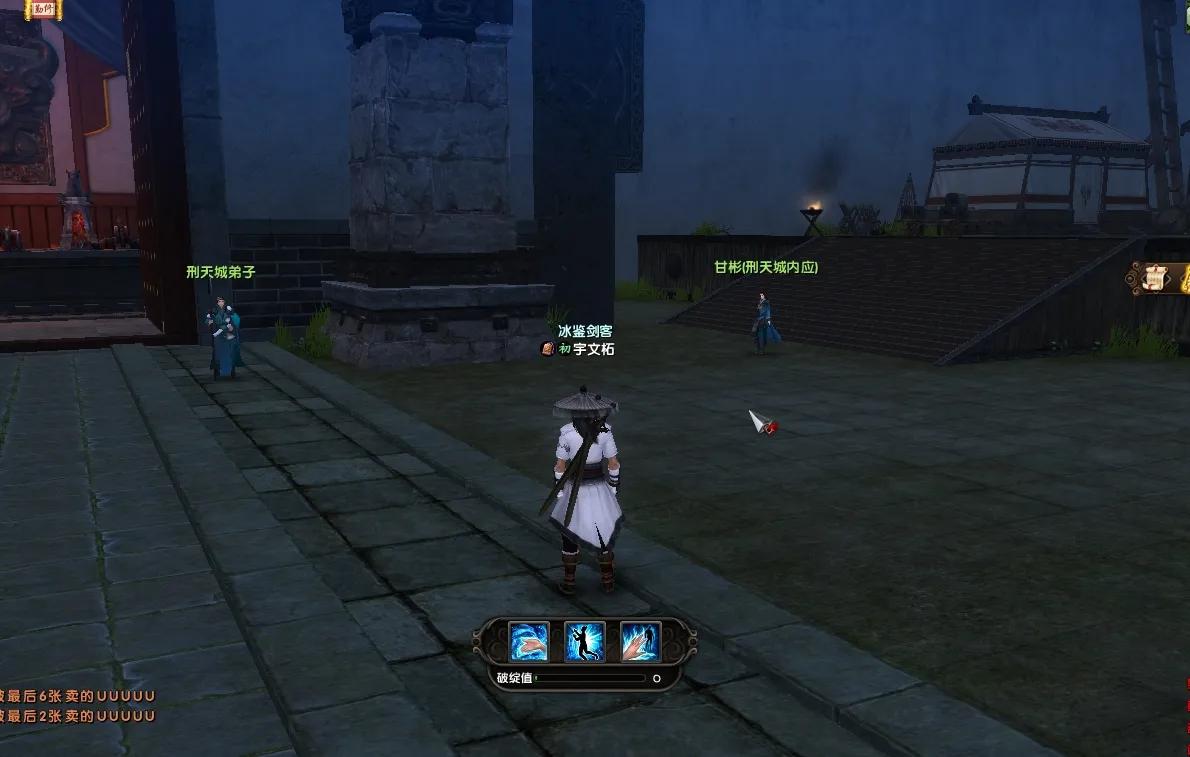Open the red scroll banner icon
The image size is (1190, 757).
[42, 9]
